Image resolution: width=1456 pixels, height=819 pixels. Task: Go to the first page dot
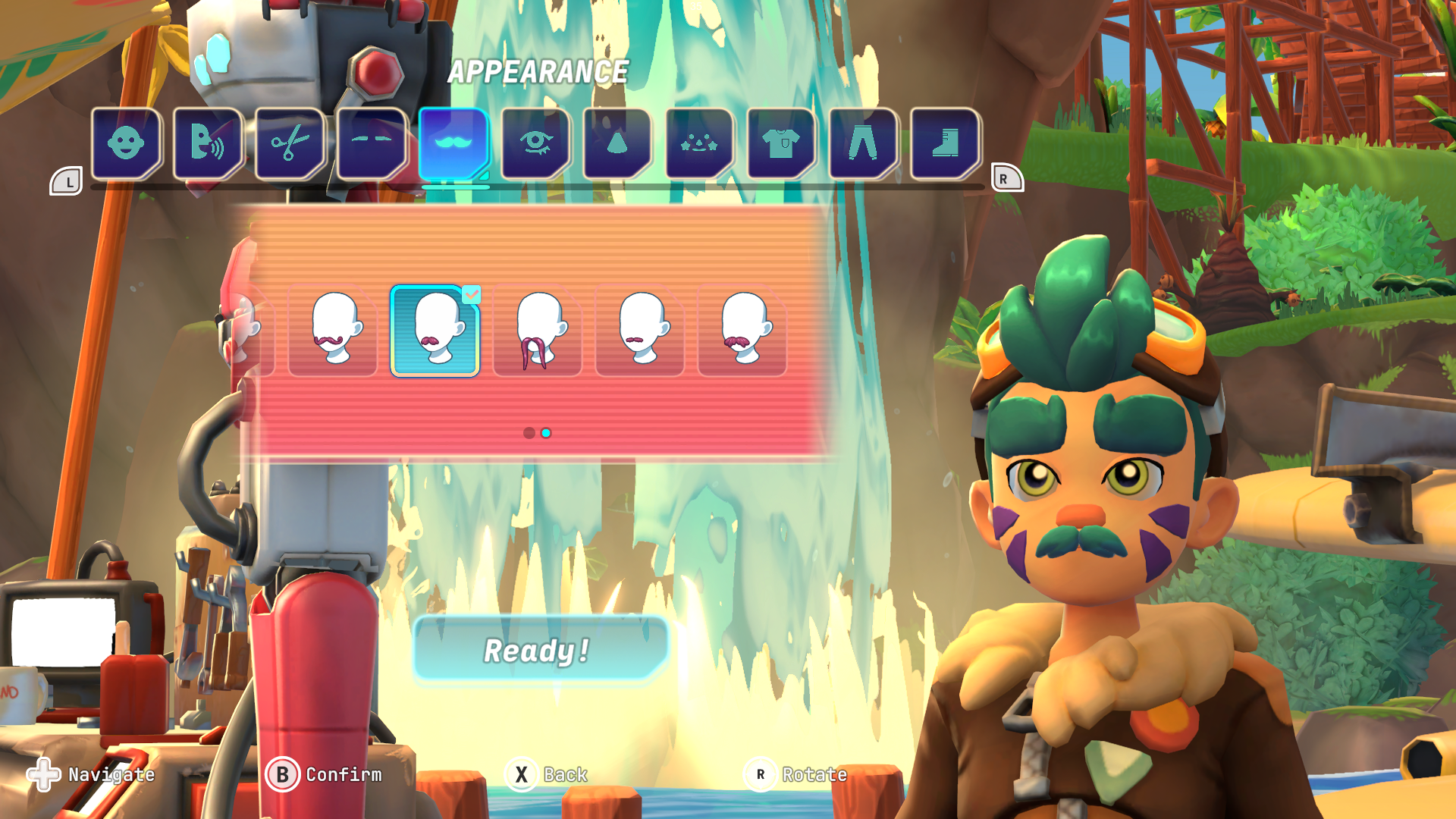coord(529,433)
